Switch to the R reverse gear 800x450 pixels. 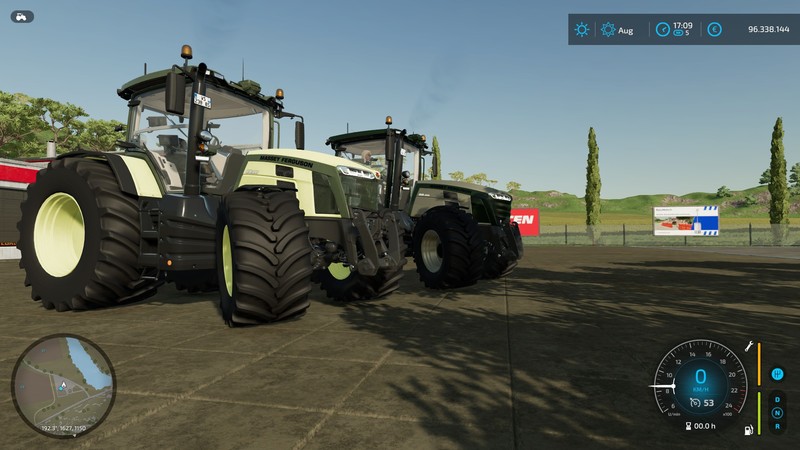pos(777,425)
